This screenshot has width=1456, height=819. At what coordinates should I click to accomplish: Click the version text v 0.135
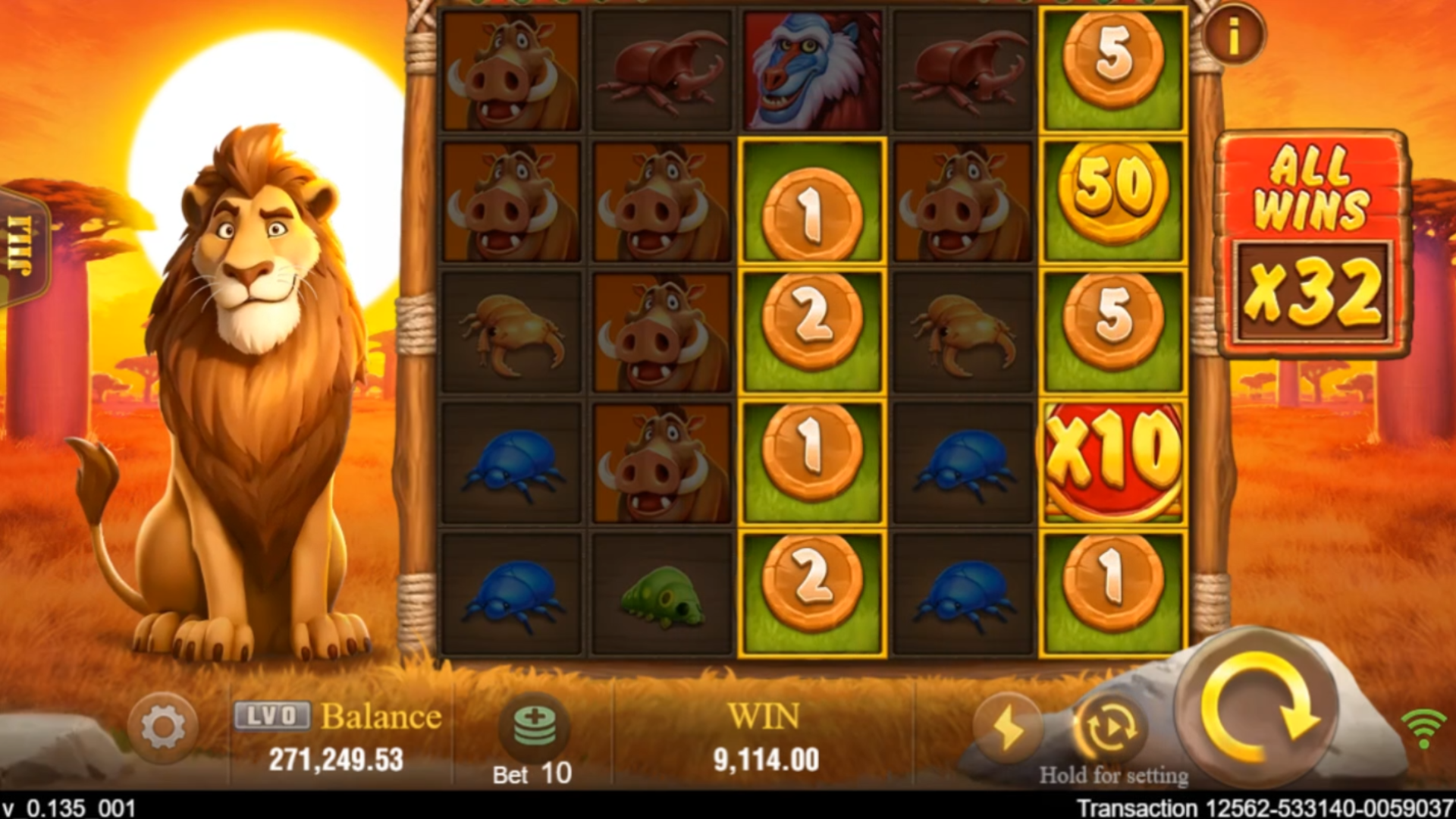[68, 806]
